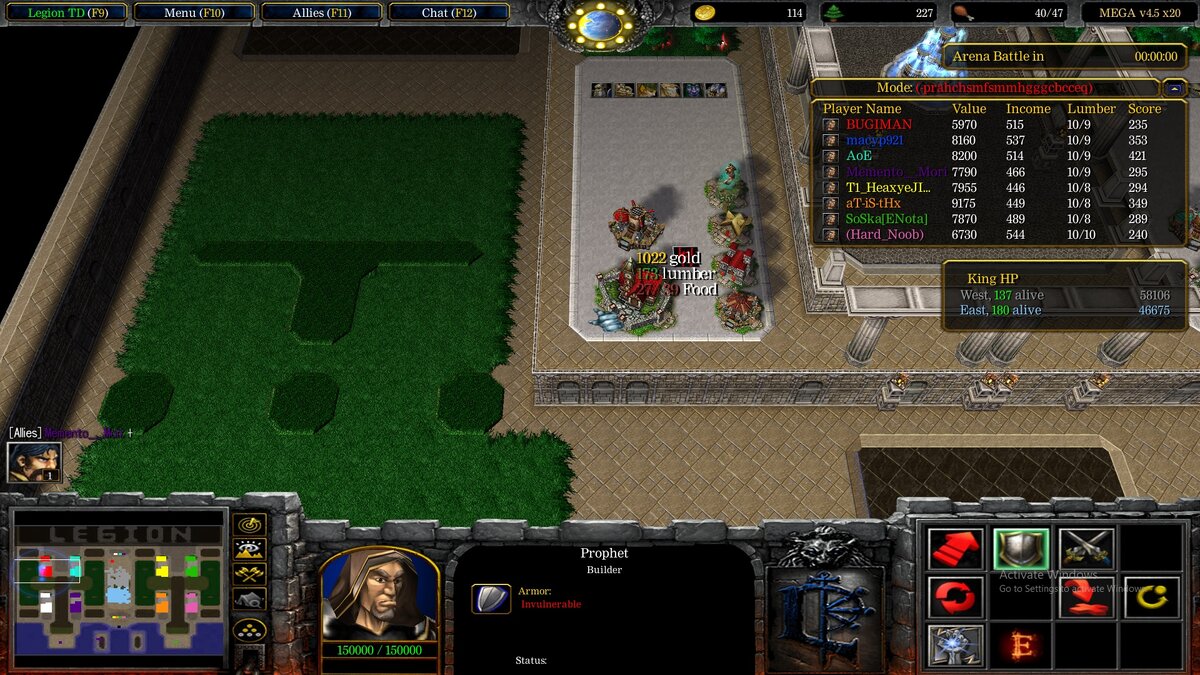Click the formation toggle button
This screenshot has height=675, width=1200.
click(249, 630)
